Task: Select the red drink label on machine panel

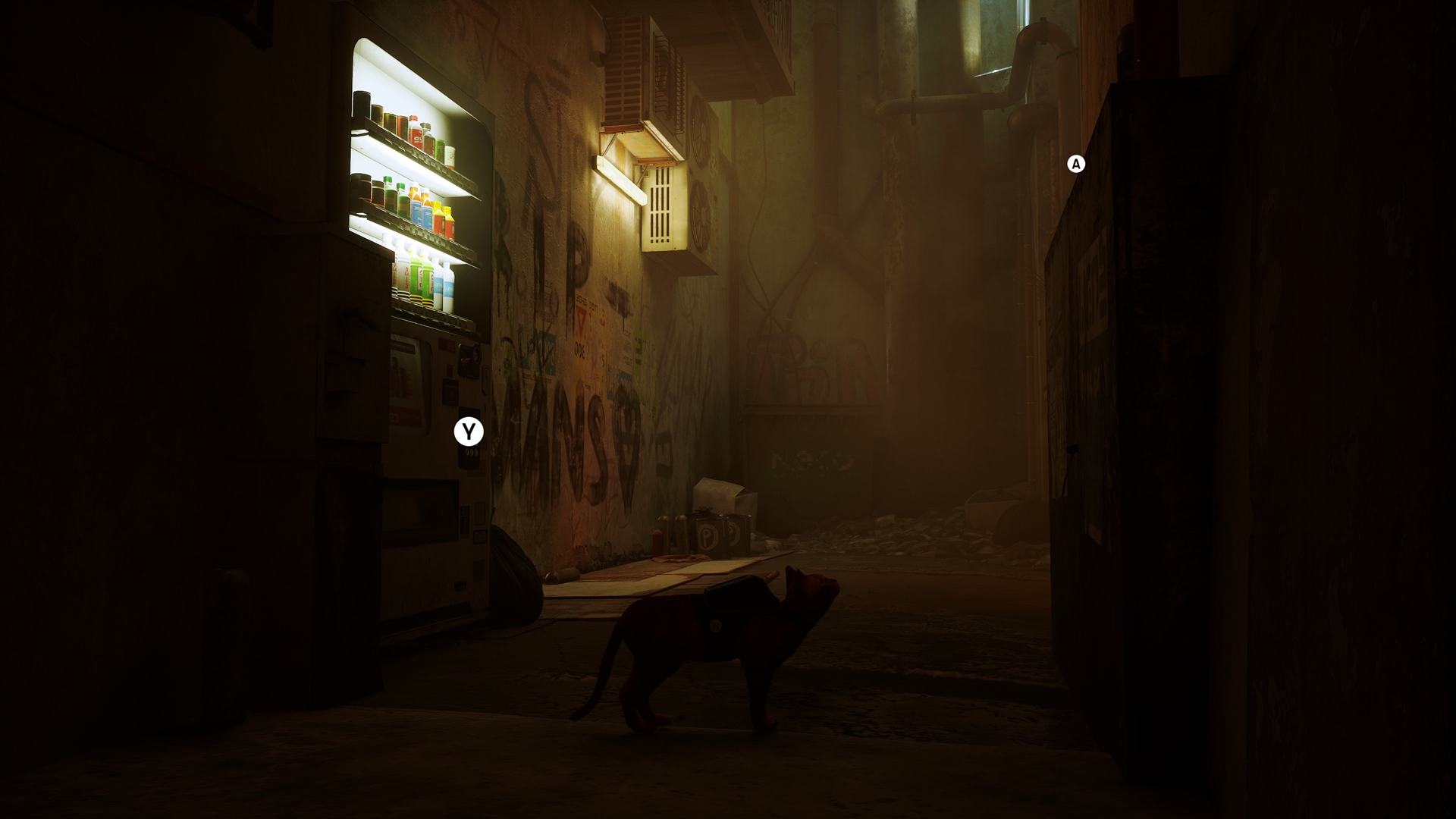Action: 465,359
